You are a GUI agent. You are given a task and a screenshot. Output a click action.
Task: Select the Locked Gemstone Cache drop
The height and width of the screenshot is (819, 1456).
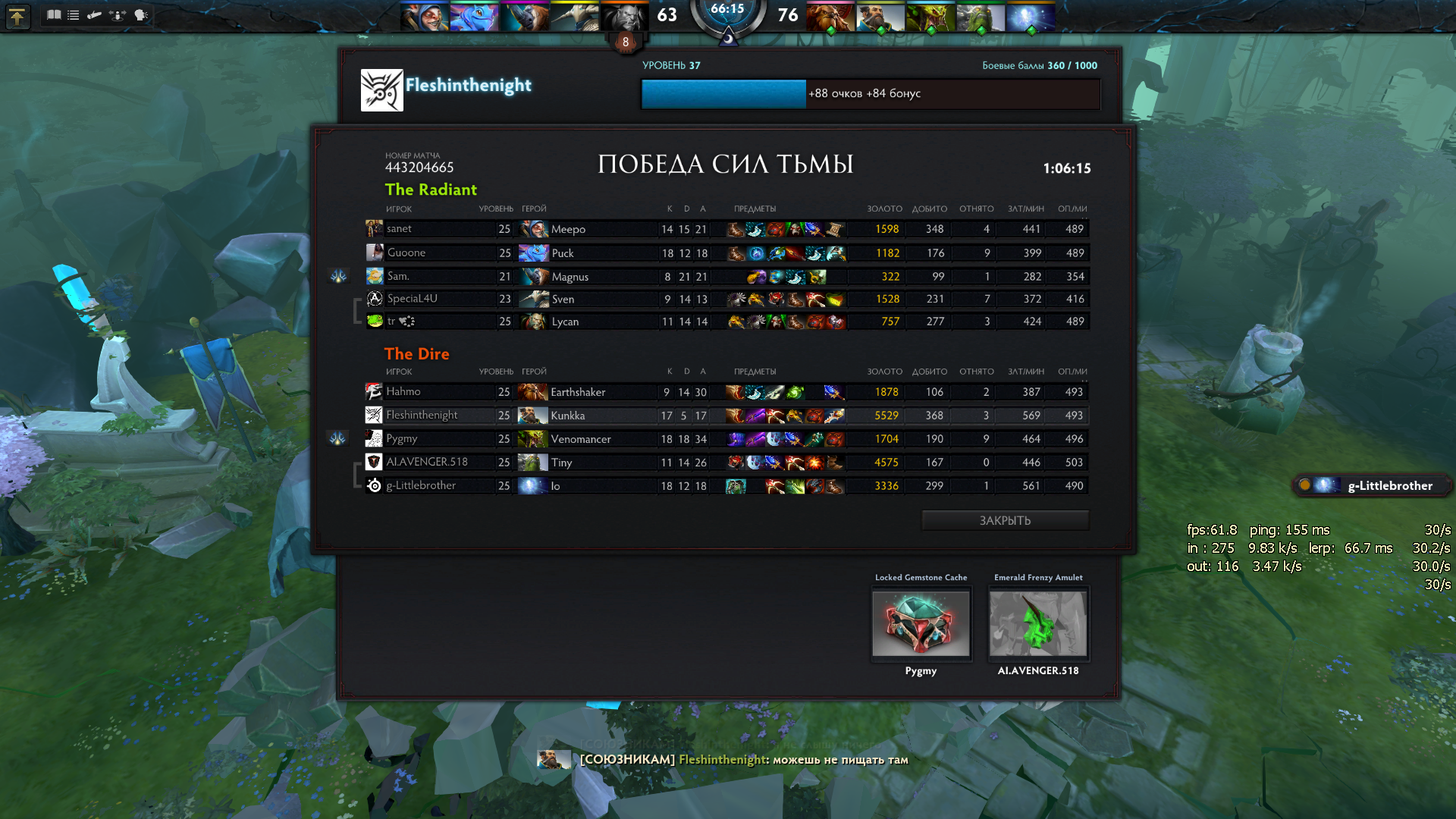(921, 623)
